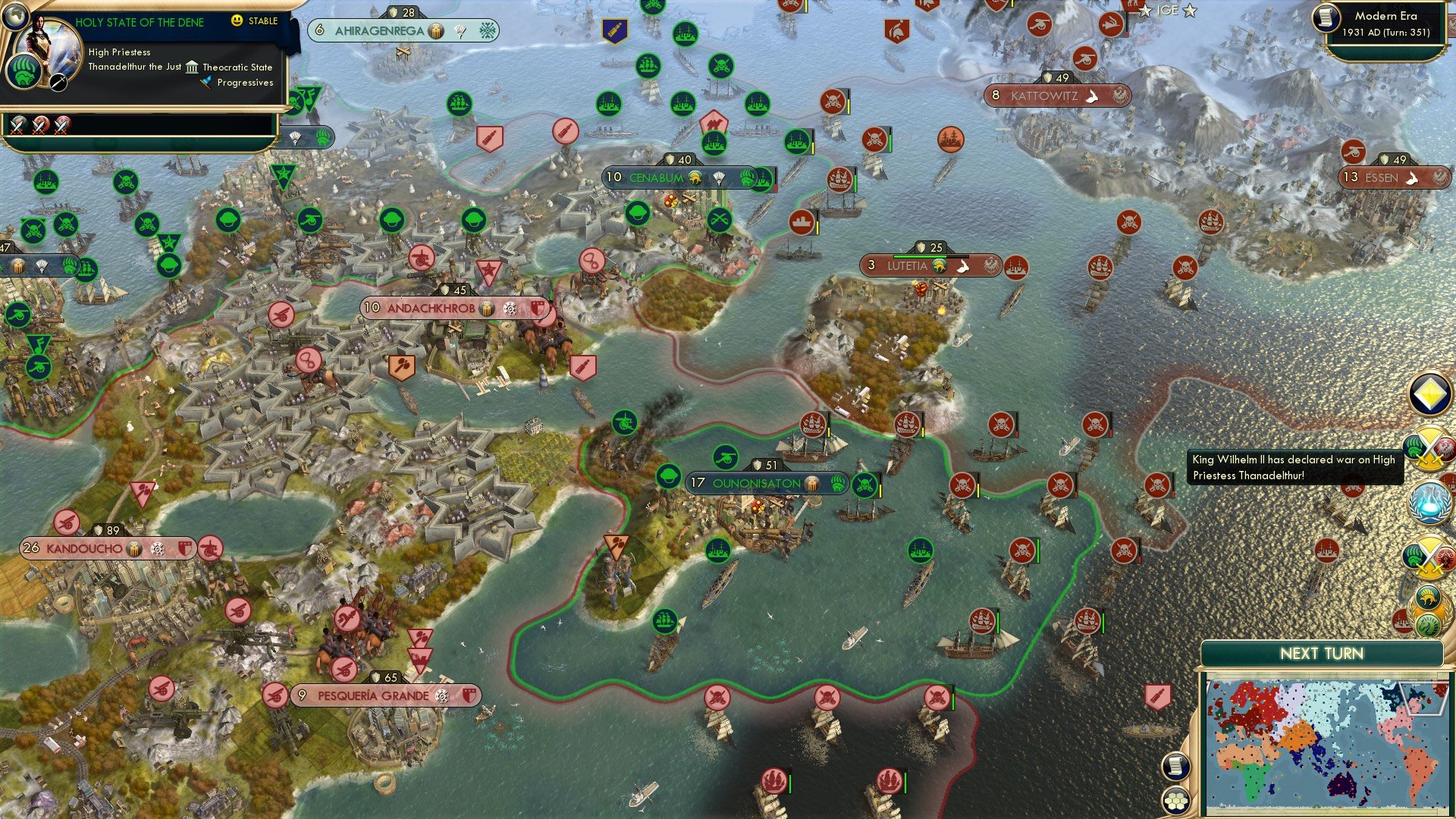1456x819 pixels.
Task: Click the green horse emblem quest notification
Action: [x=1428, y=626]
